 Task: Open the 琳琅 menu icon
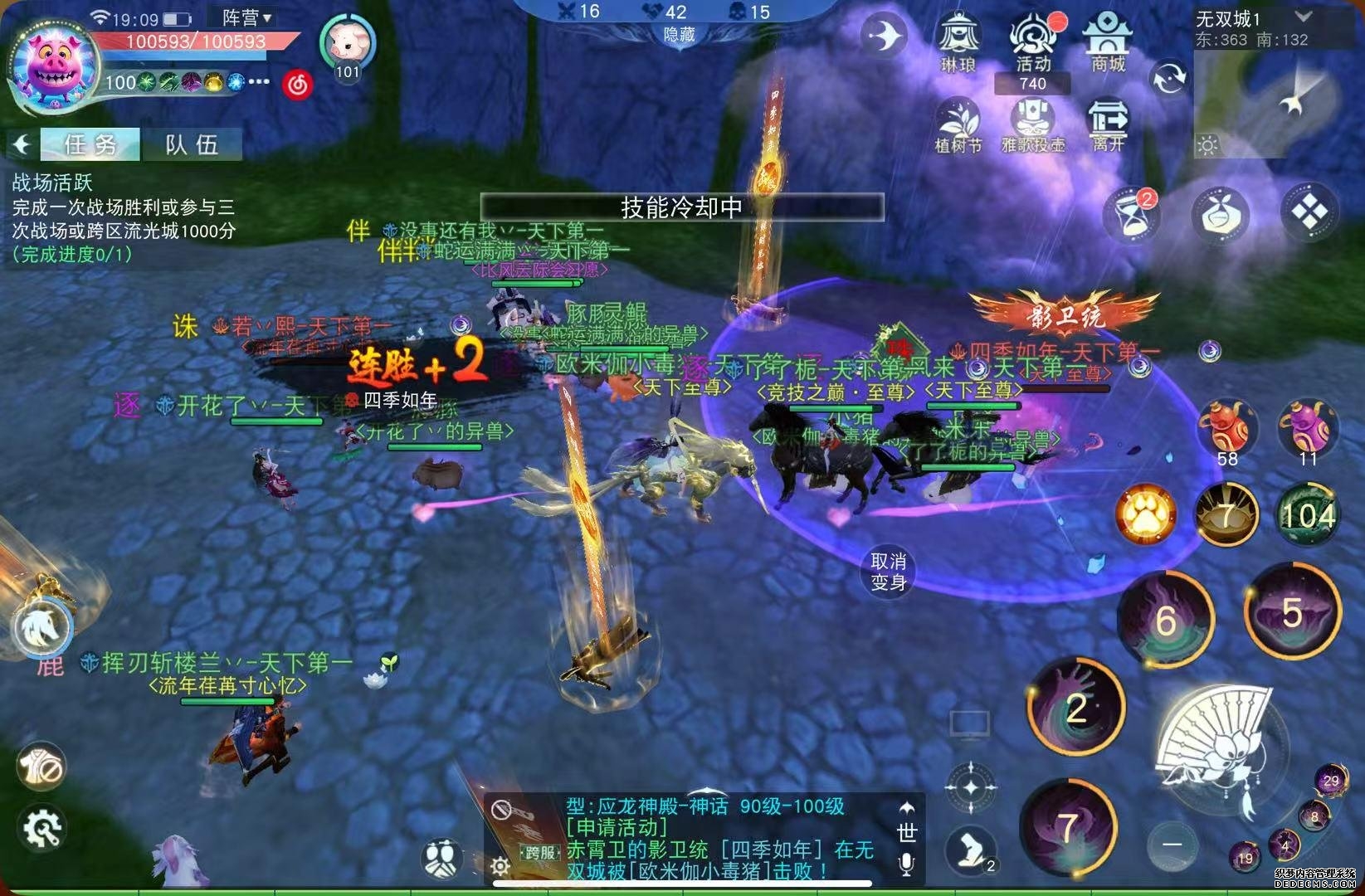(958, 41)
